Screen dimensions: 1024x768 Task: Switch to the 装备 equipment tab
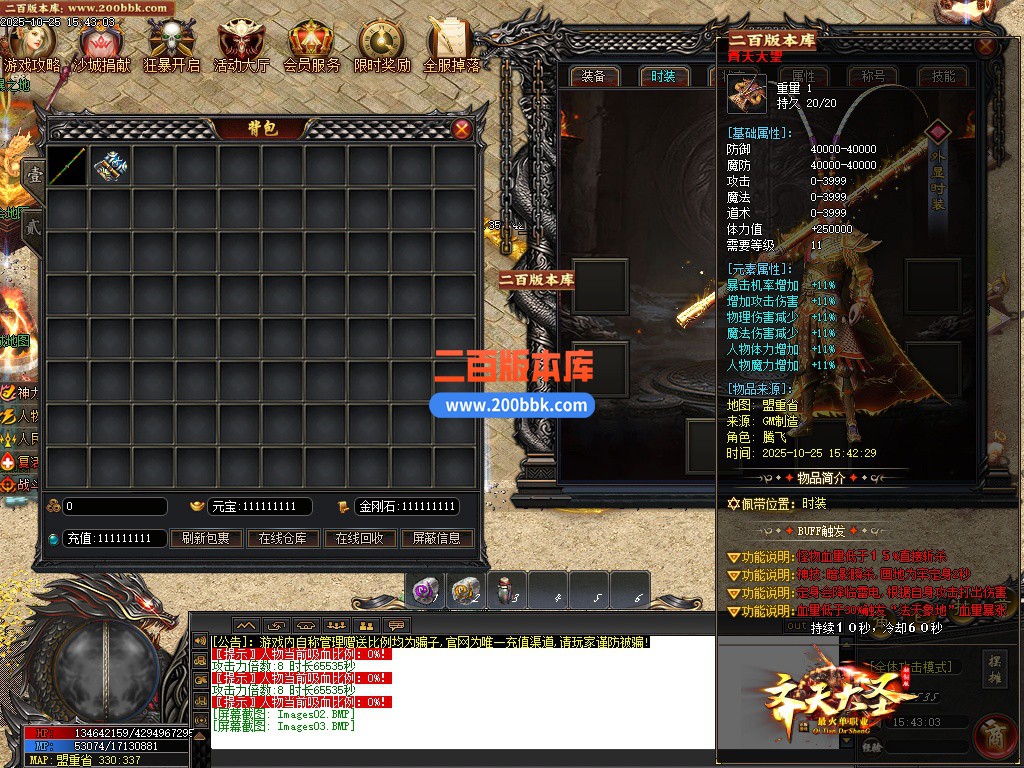pyautogui.click(x=593, y=77)
